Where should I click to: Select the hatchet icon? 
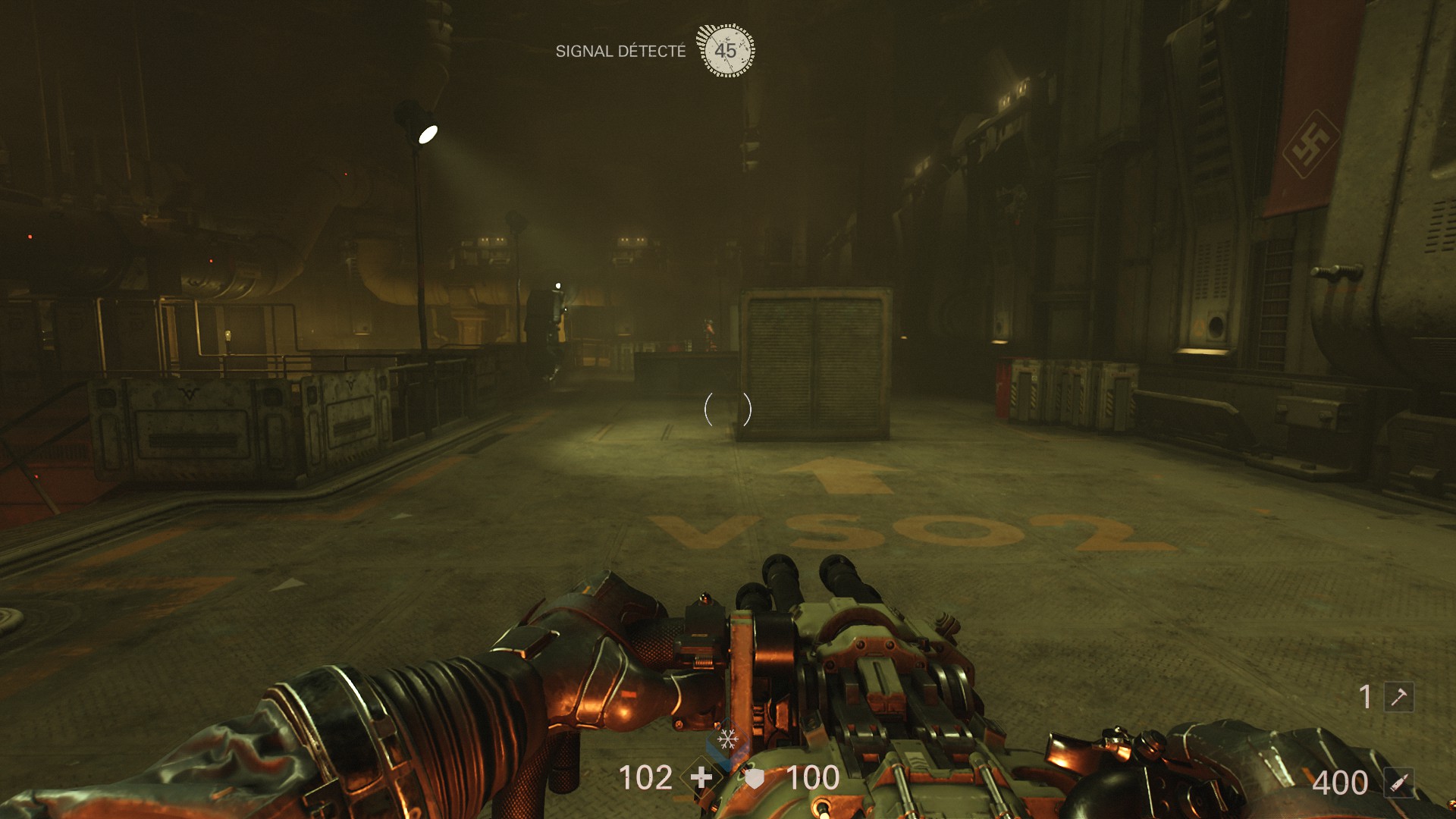[x=1399, y=696]
